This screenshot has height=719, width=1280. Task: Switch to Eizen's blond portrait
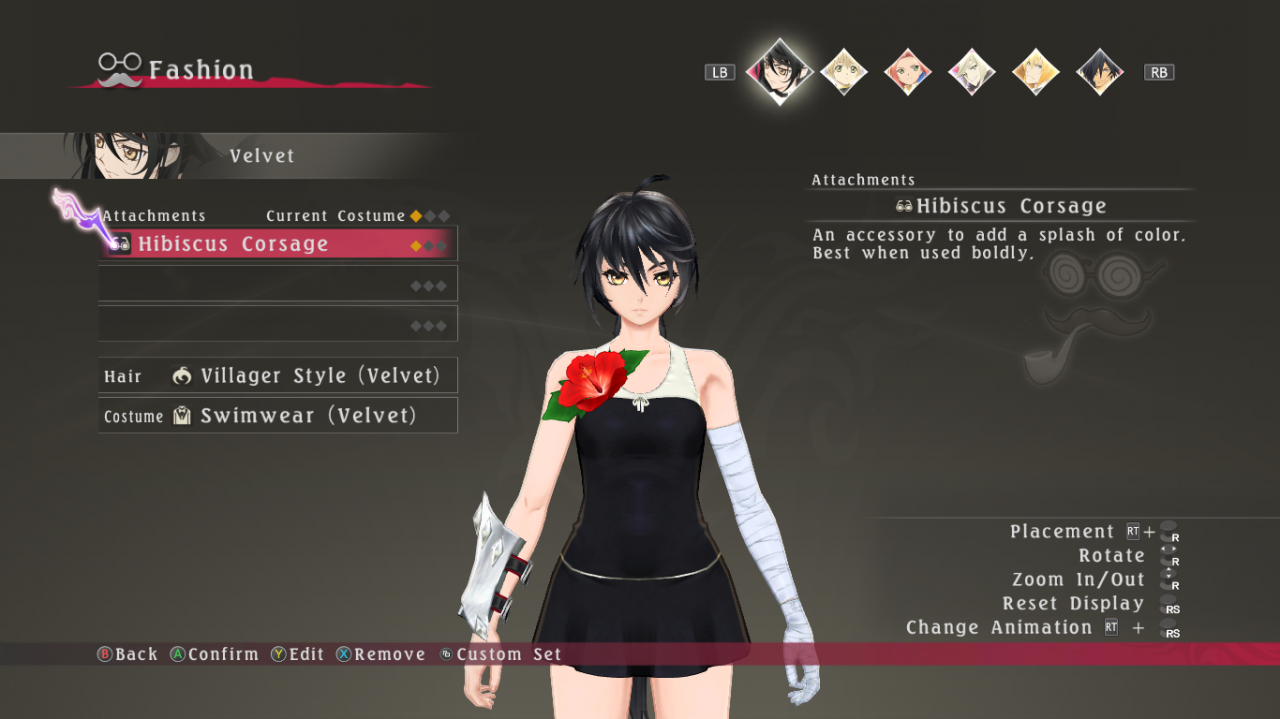pos(1035,72)
